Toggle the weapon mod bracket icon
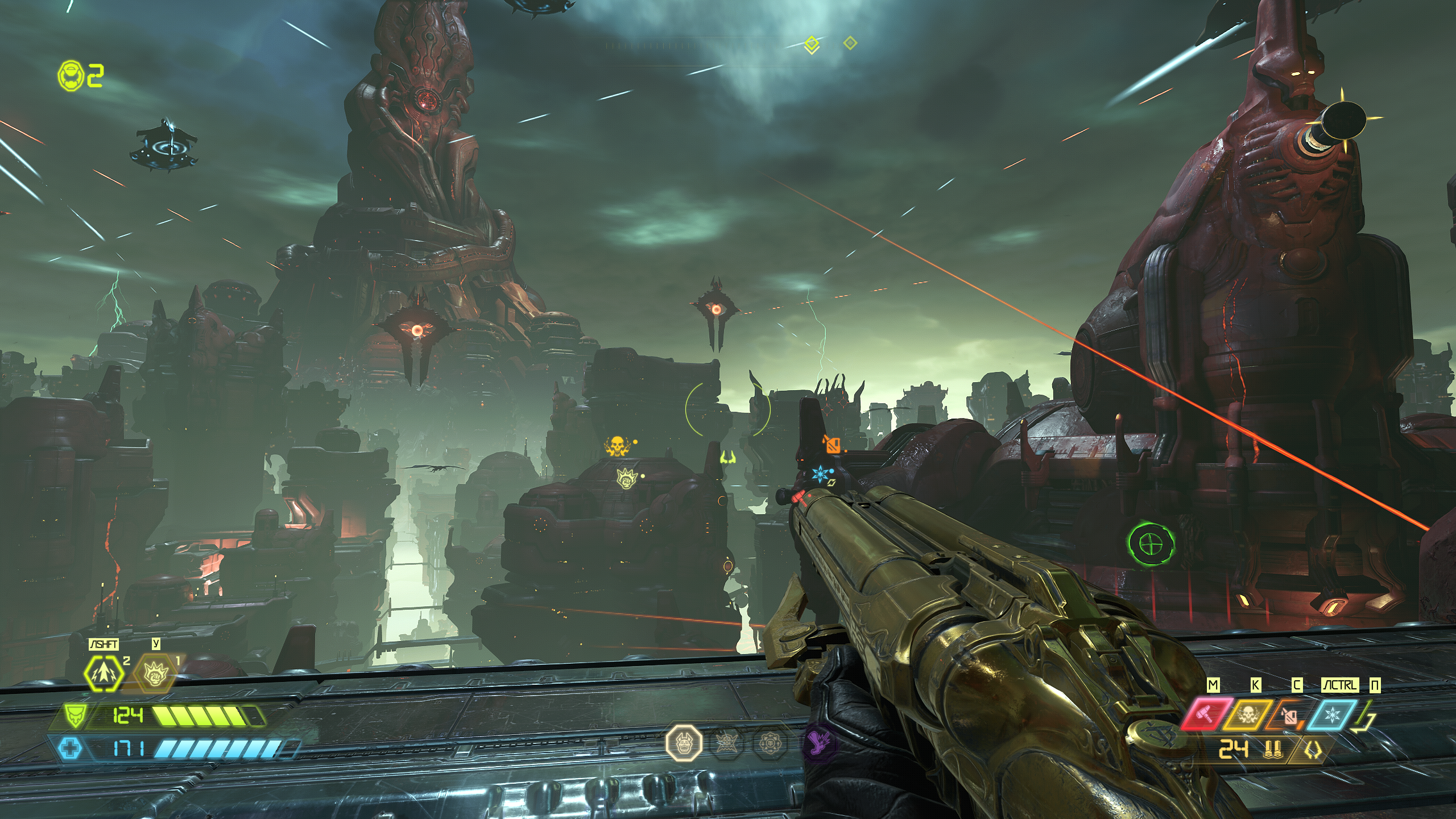 click(1313, 750)
